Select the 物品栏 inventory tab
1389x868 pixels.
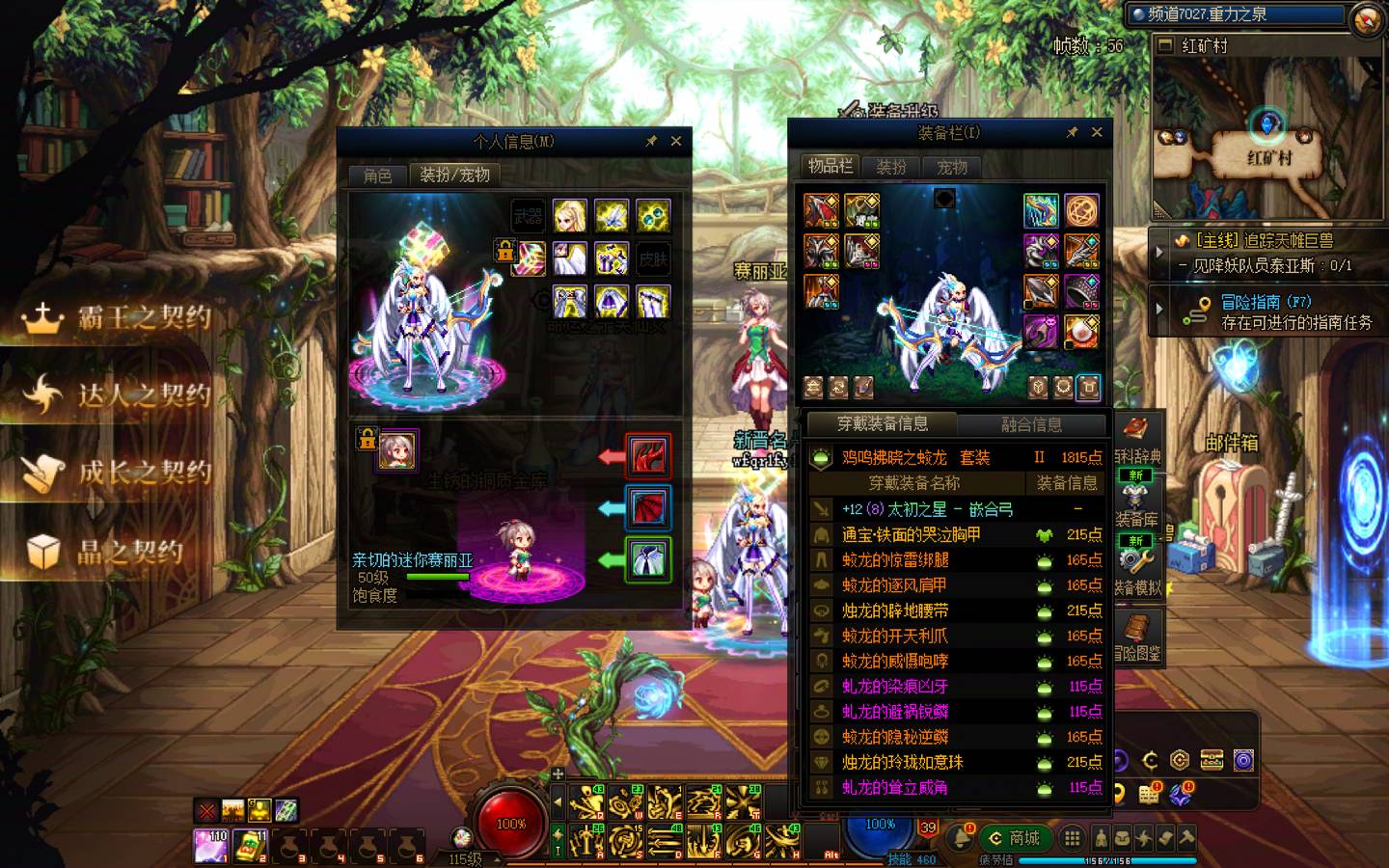[x=830, y=166]
